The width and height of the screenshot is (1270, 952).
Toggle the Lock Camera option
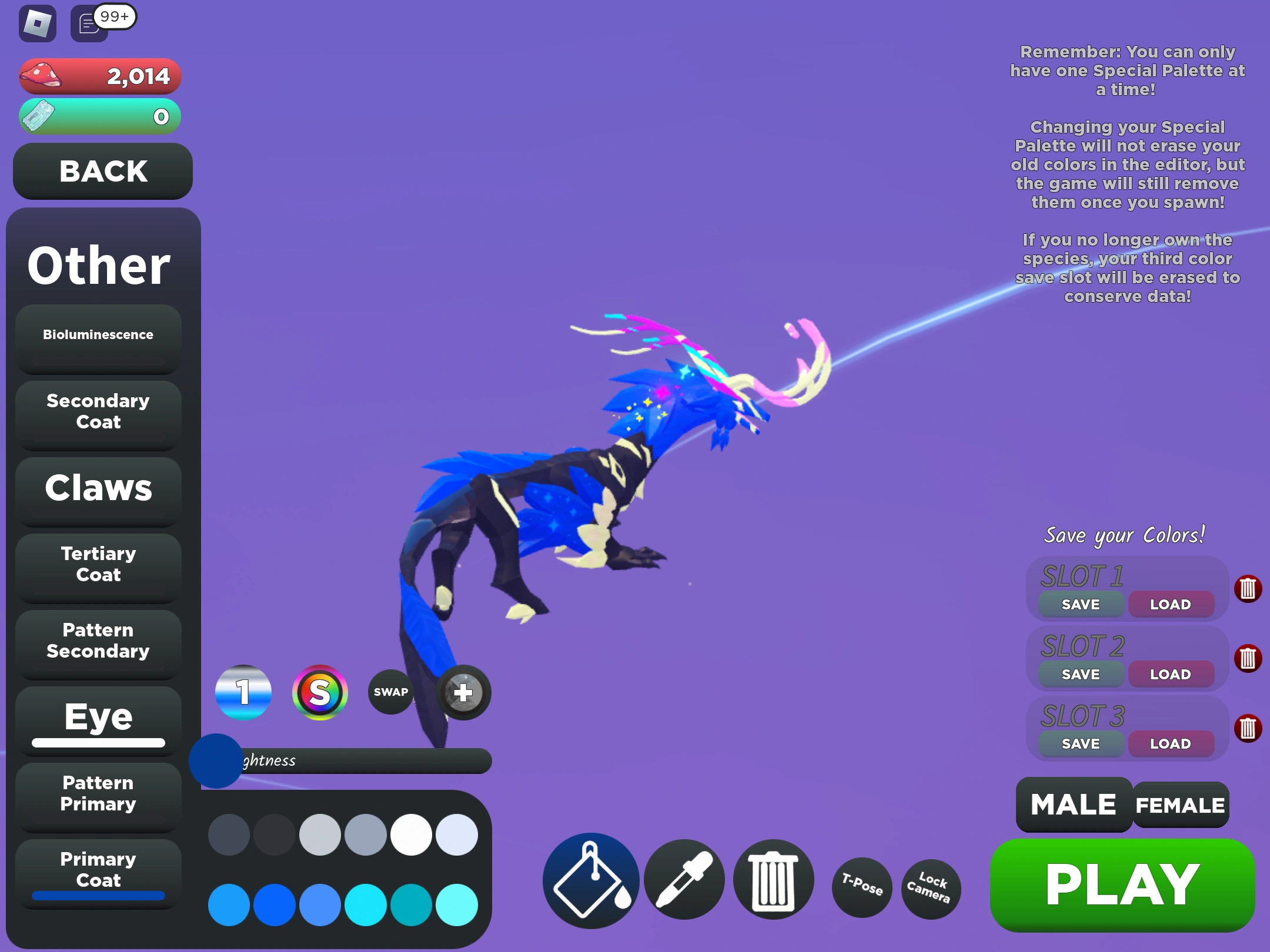pos(931,889)
